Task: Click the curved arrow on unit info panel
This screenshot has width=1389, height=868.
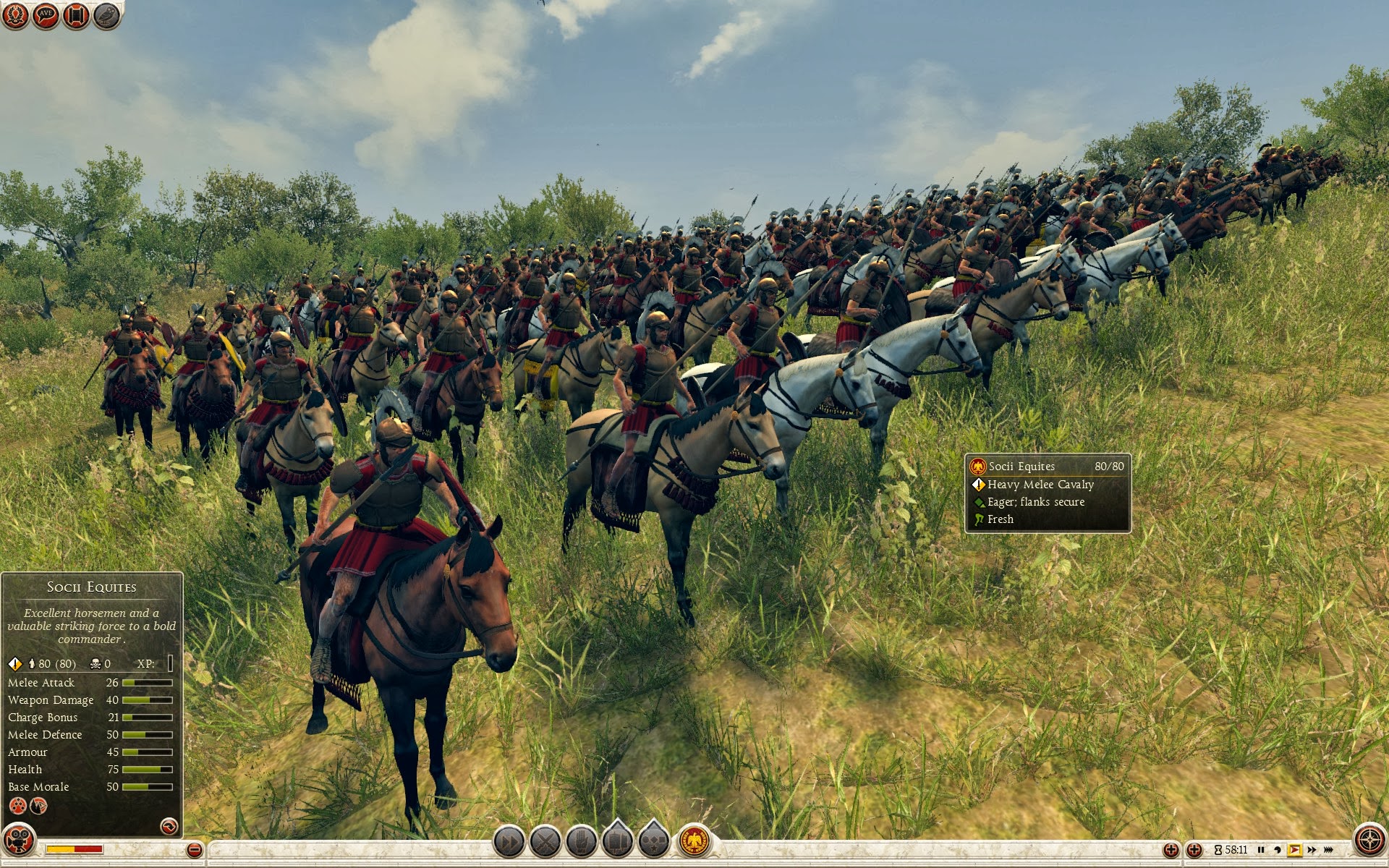Action: point(169,826)
